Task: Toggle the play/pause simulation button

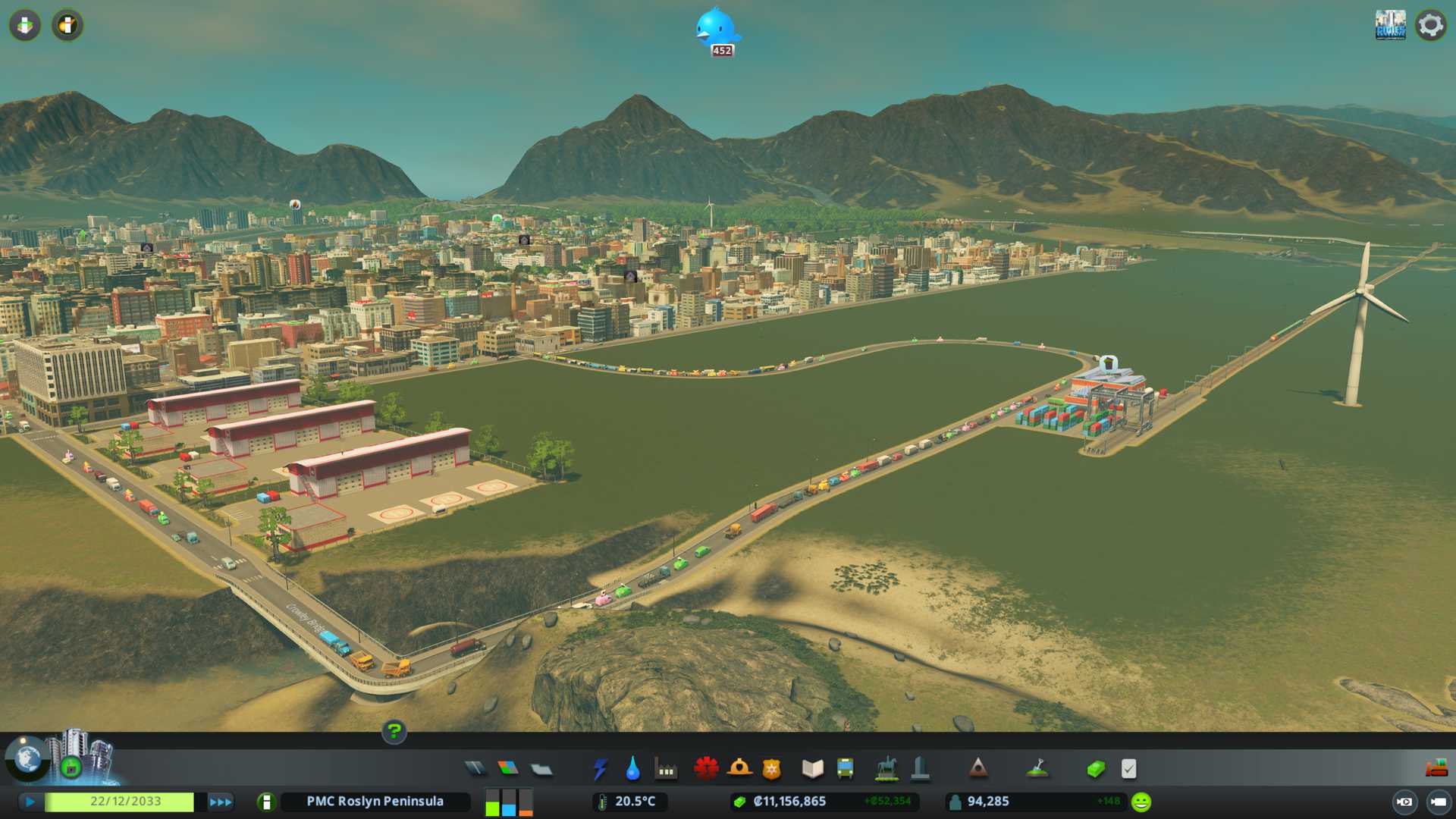Action: tap(30, 802)
